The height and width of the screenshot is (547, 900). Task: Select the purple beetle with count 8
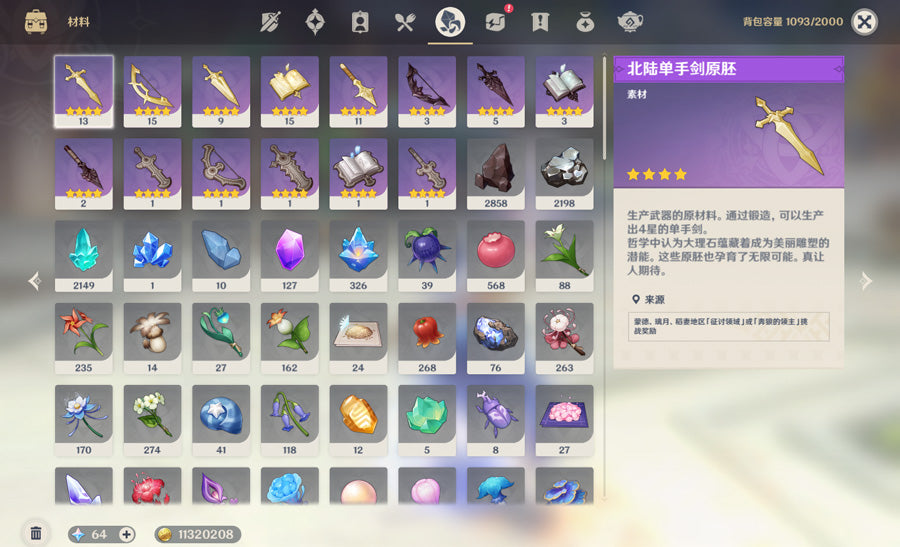click(495, 419)
